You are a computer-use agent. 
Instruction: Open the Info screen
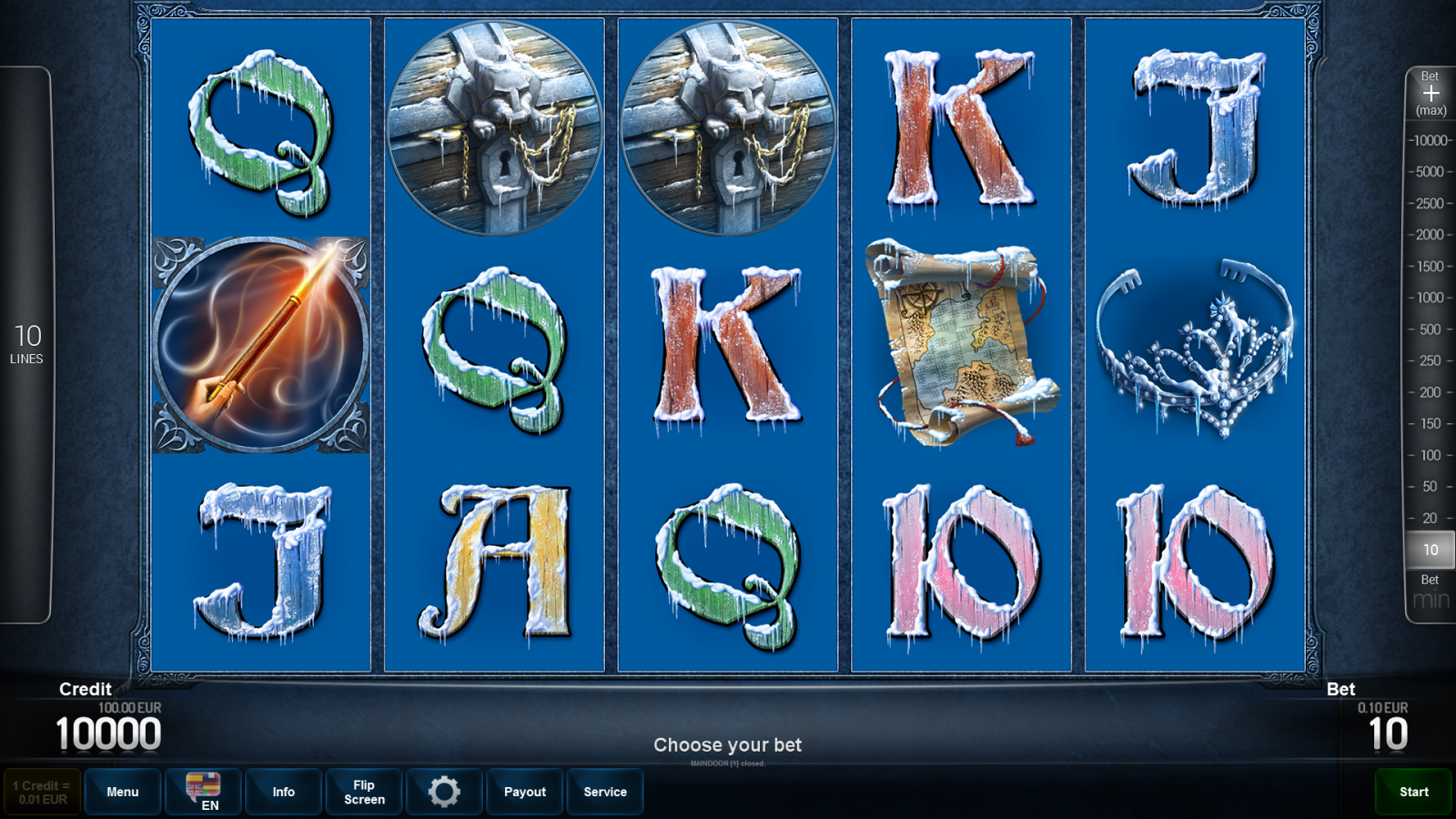click(283, 792)
